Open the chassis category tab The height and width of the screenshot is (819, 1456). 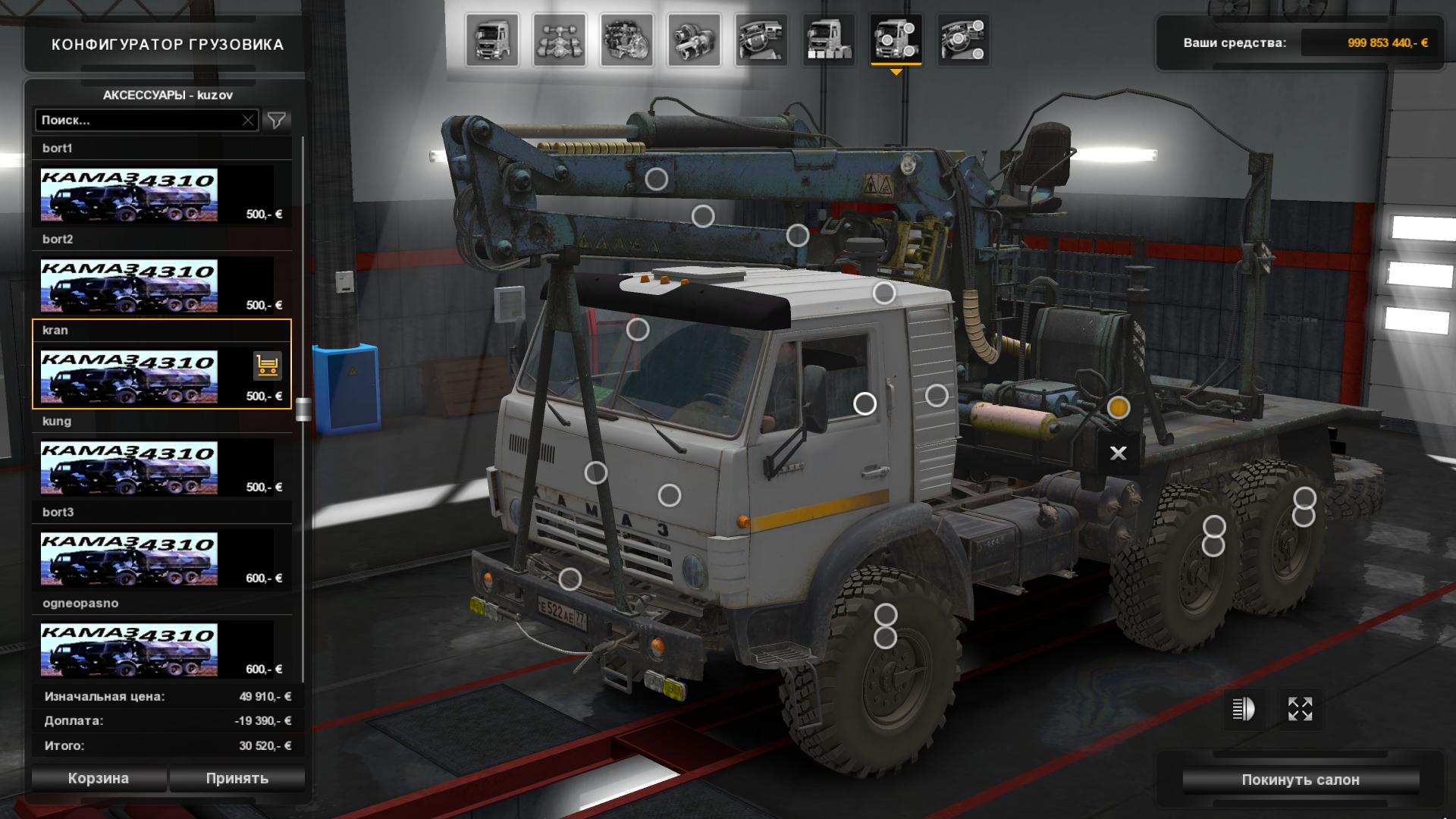coord(560,39)
